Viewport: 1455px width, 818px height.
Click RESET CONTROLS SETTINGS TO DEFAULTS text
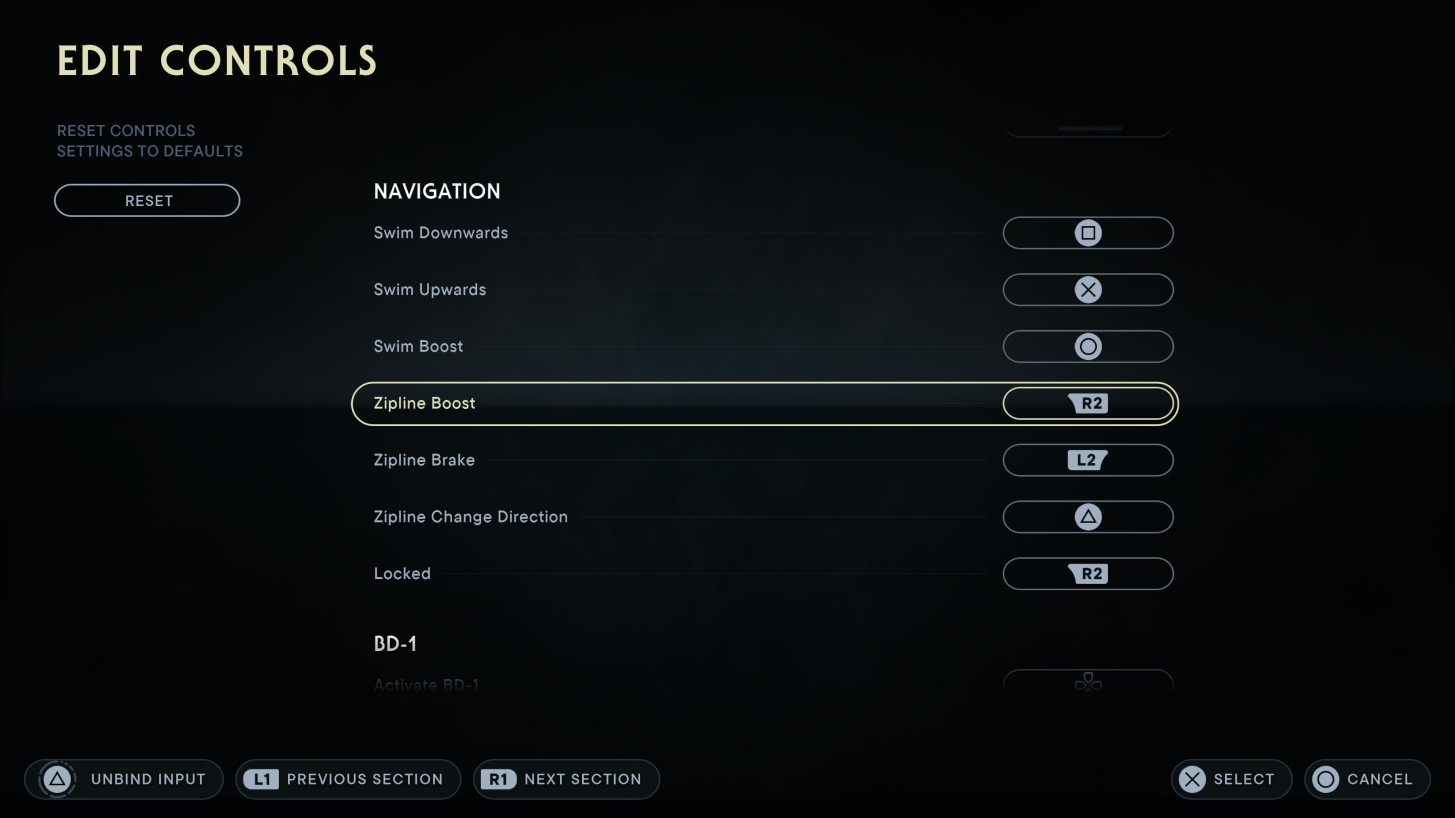click(149, 140)
